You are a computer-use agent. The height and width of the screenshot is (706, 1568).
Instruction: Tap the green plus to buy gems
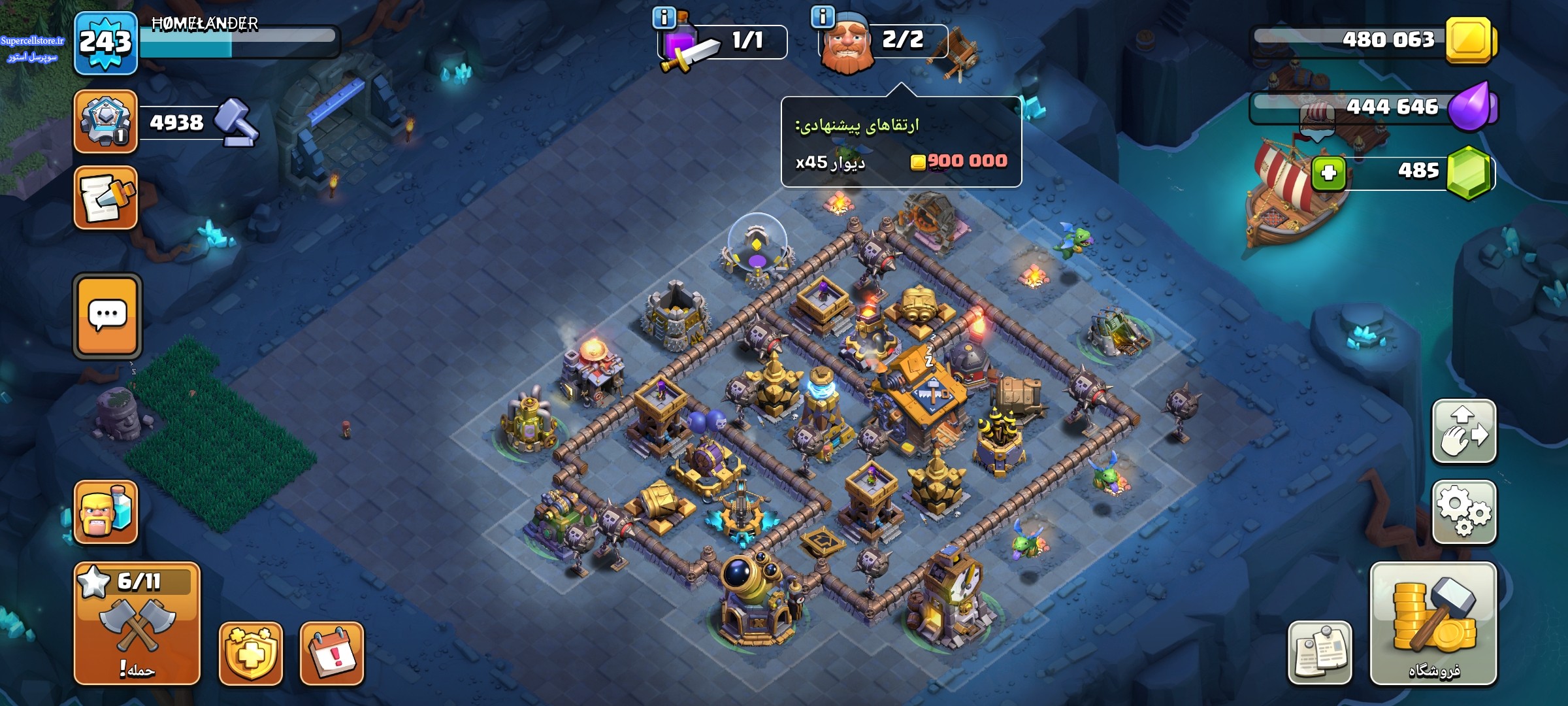(1328, 173)
